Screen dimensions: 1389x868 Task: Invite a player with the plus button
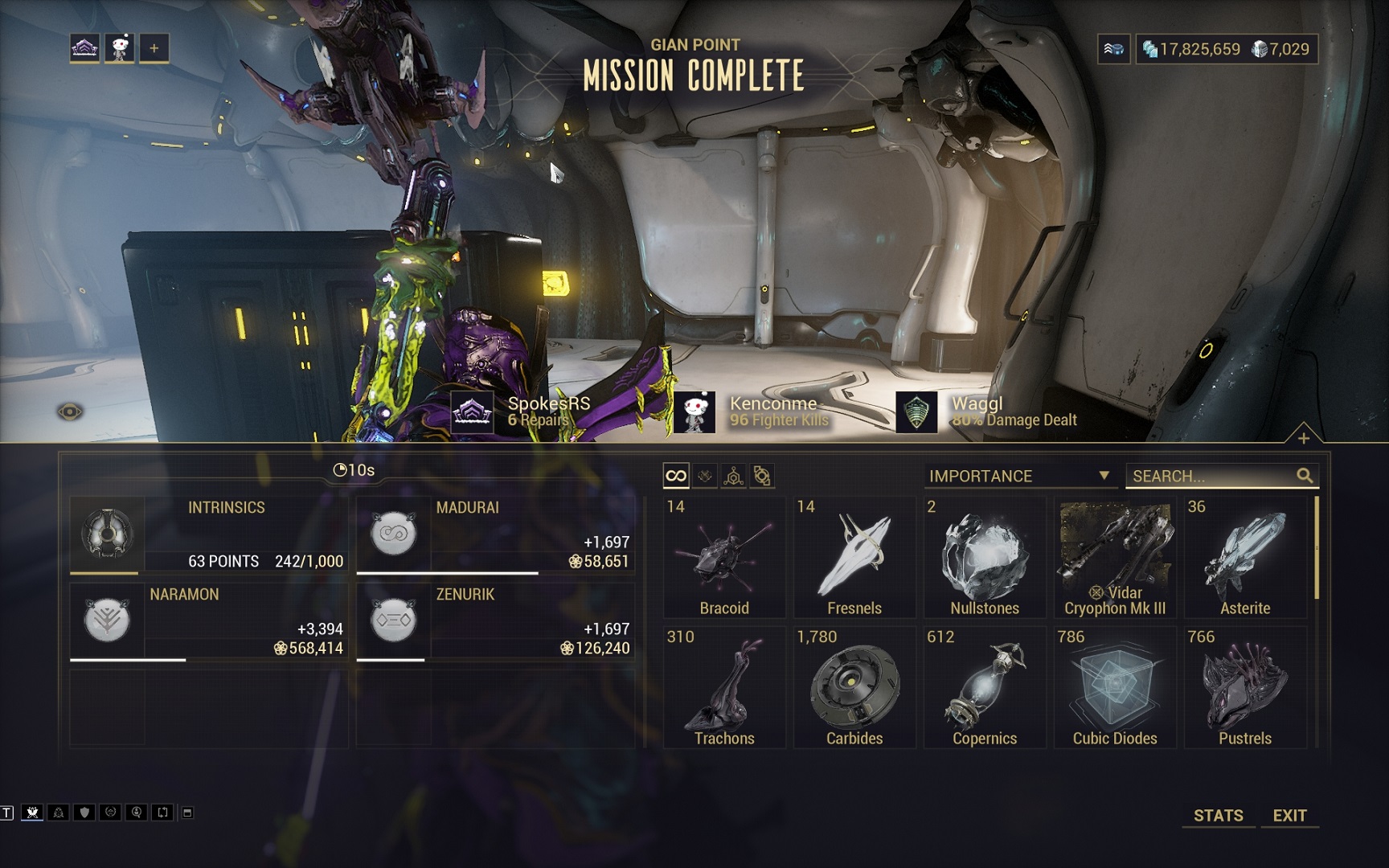(154, 48)
